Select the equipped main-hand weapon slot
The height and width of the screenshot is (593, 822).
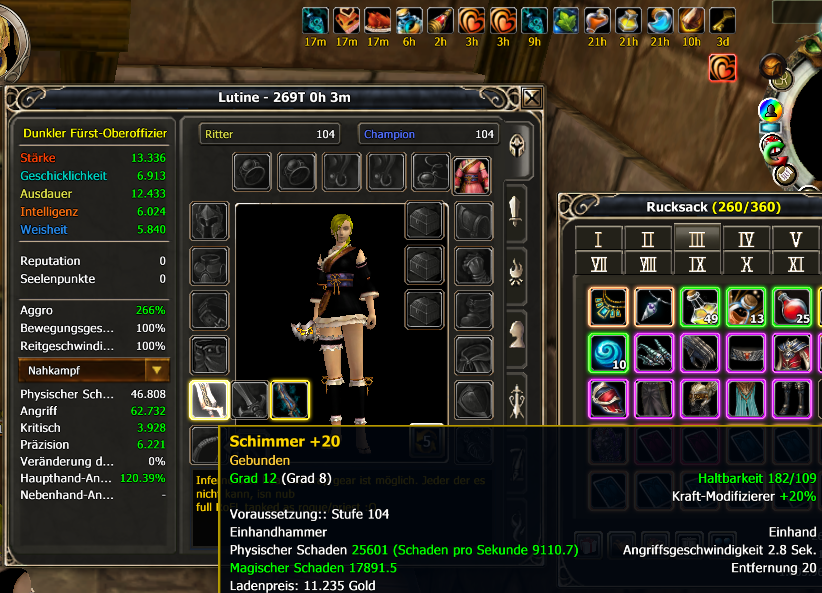[209, 401]
